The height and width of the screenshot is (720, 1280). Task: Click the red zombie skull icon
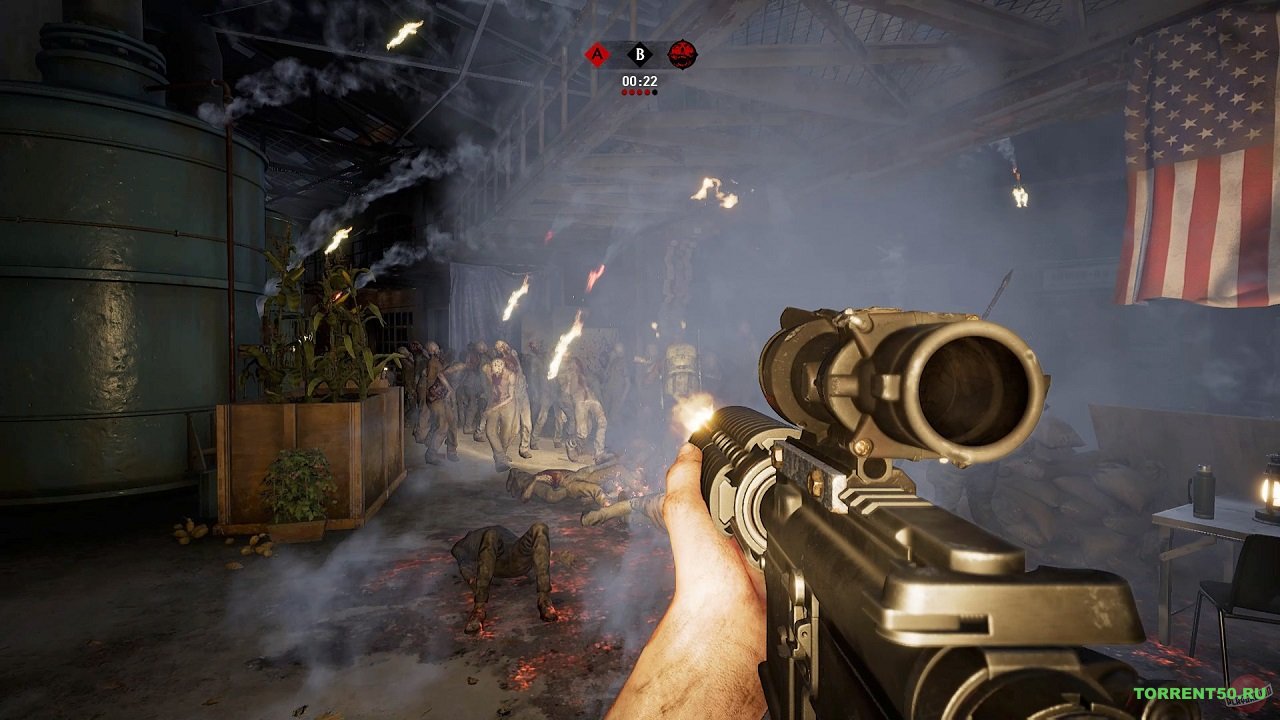click(682, 54)
